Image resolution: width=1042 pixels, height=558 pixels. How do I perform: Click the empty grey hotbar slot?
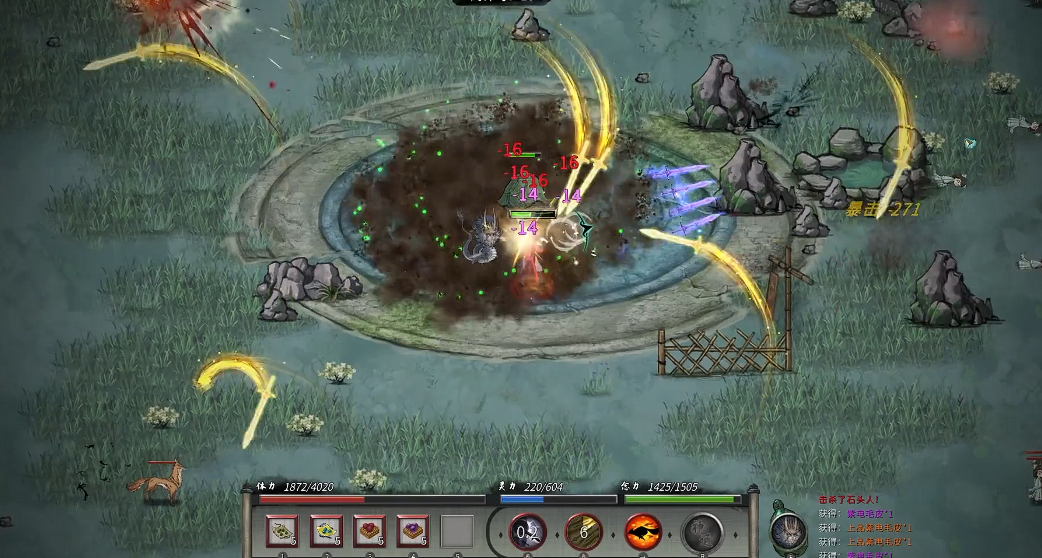457,531
